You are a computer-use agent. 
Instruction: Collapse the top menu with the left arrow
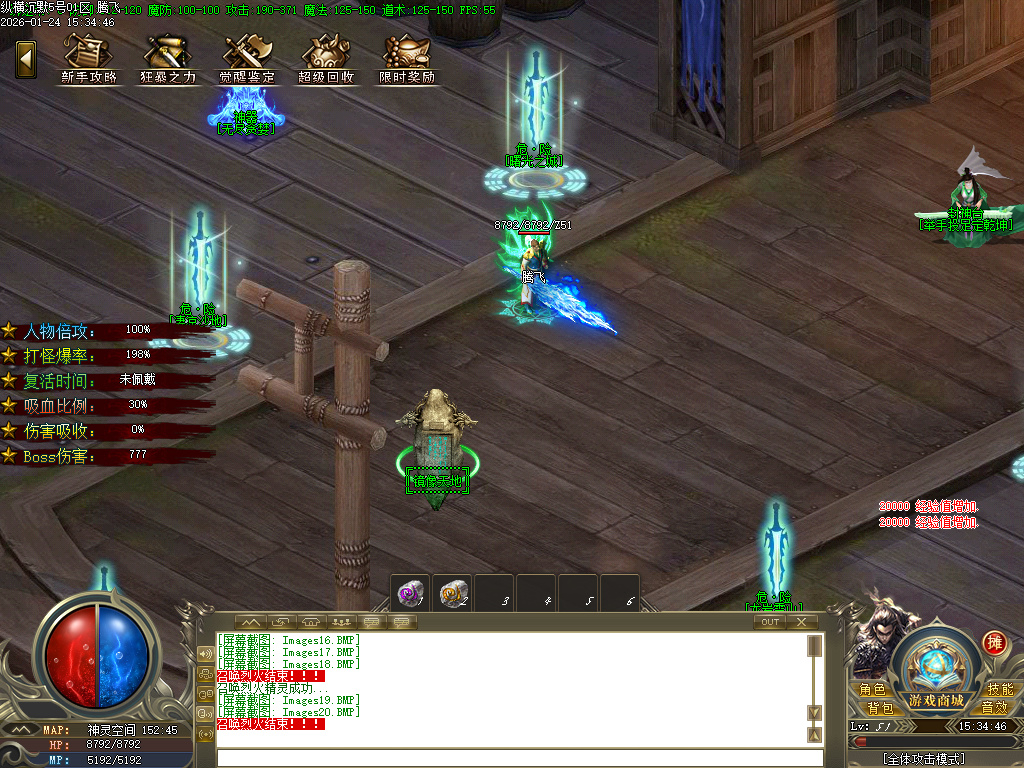26,58
